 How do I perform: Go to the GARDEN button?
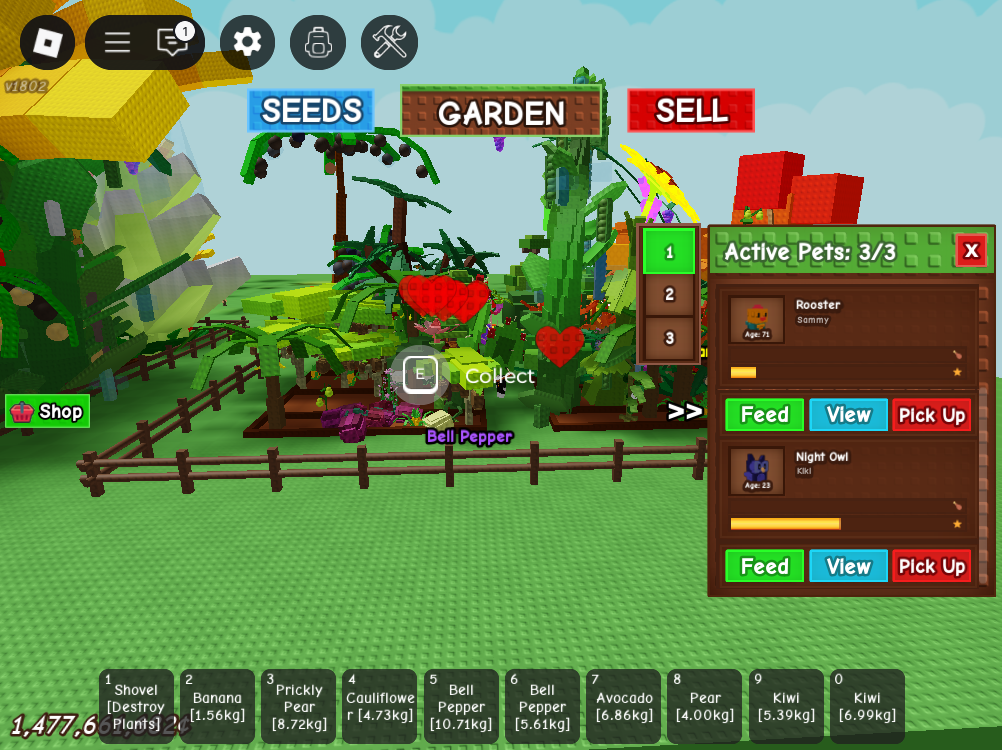click(501, 112)
